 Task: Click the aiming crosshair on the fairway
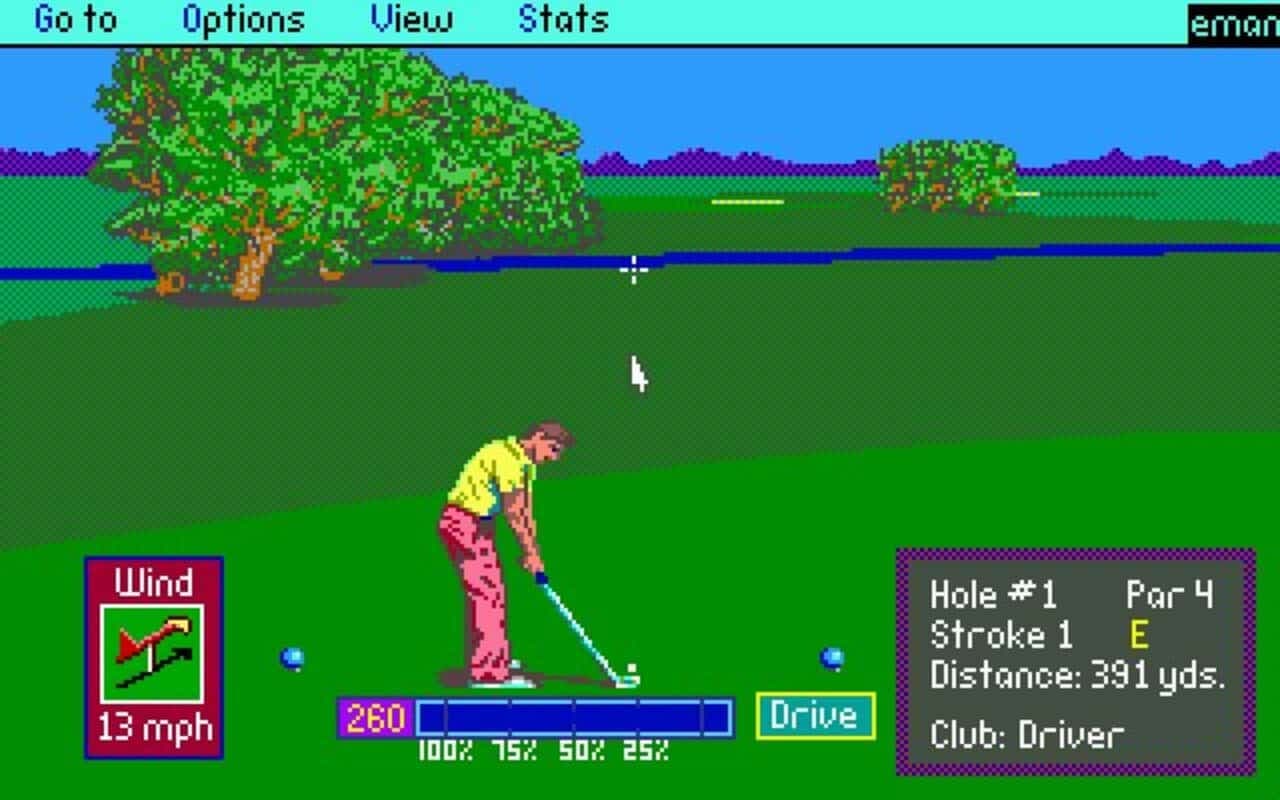pyautogui.click(x=635, y=270)
